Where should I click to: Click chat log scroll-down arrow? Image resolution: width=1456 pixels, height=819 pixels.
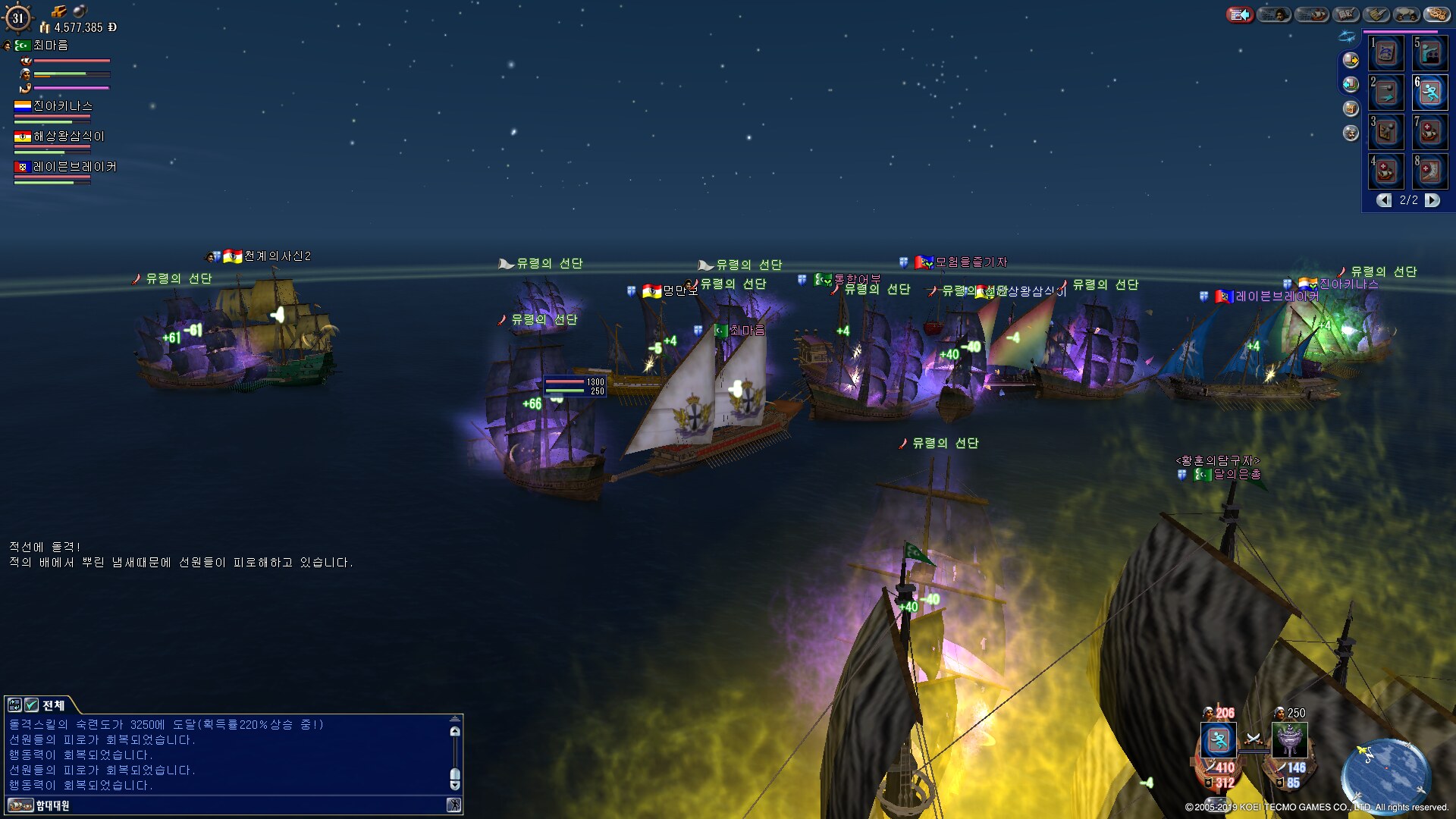(x=455, y=786)
